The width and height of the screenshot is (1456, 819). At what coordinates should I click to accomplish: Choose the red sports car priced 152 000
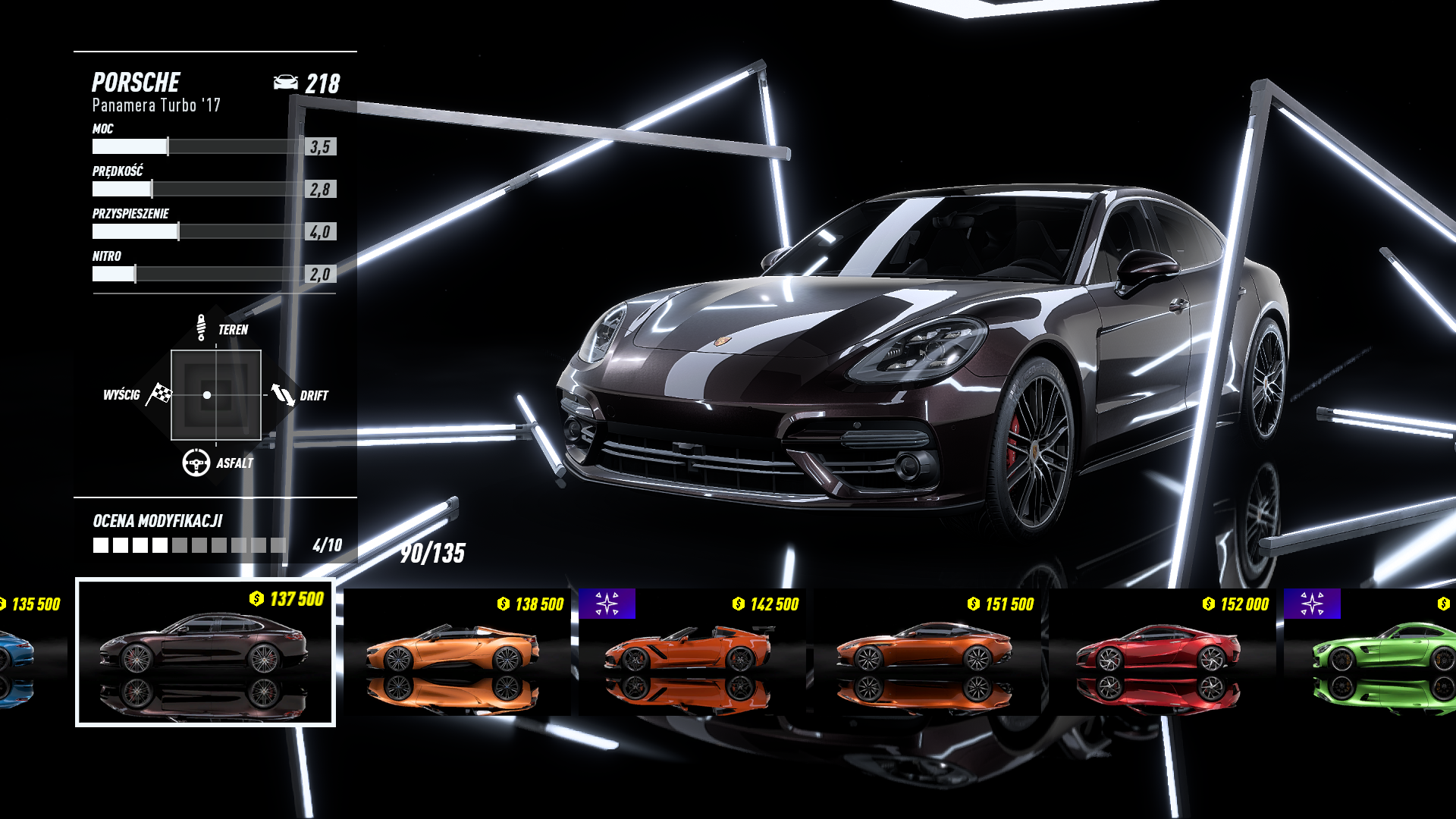click(x=1160, y=652)
